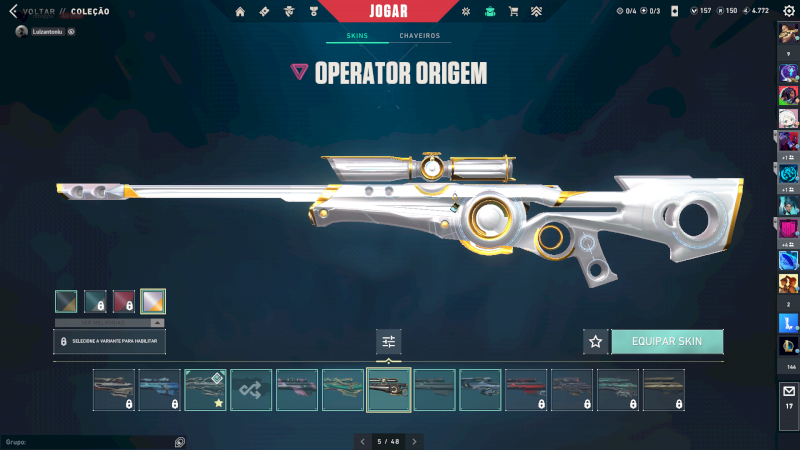Image resolution: width=800 pixels, height=450 pixels.
Task: Open the home icon in top navigation
Action: [240, 12]
